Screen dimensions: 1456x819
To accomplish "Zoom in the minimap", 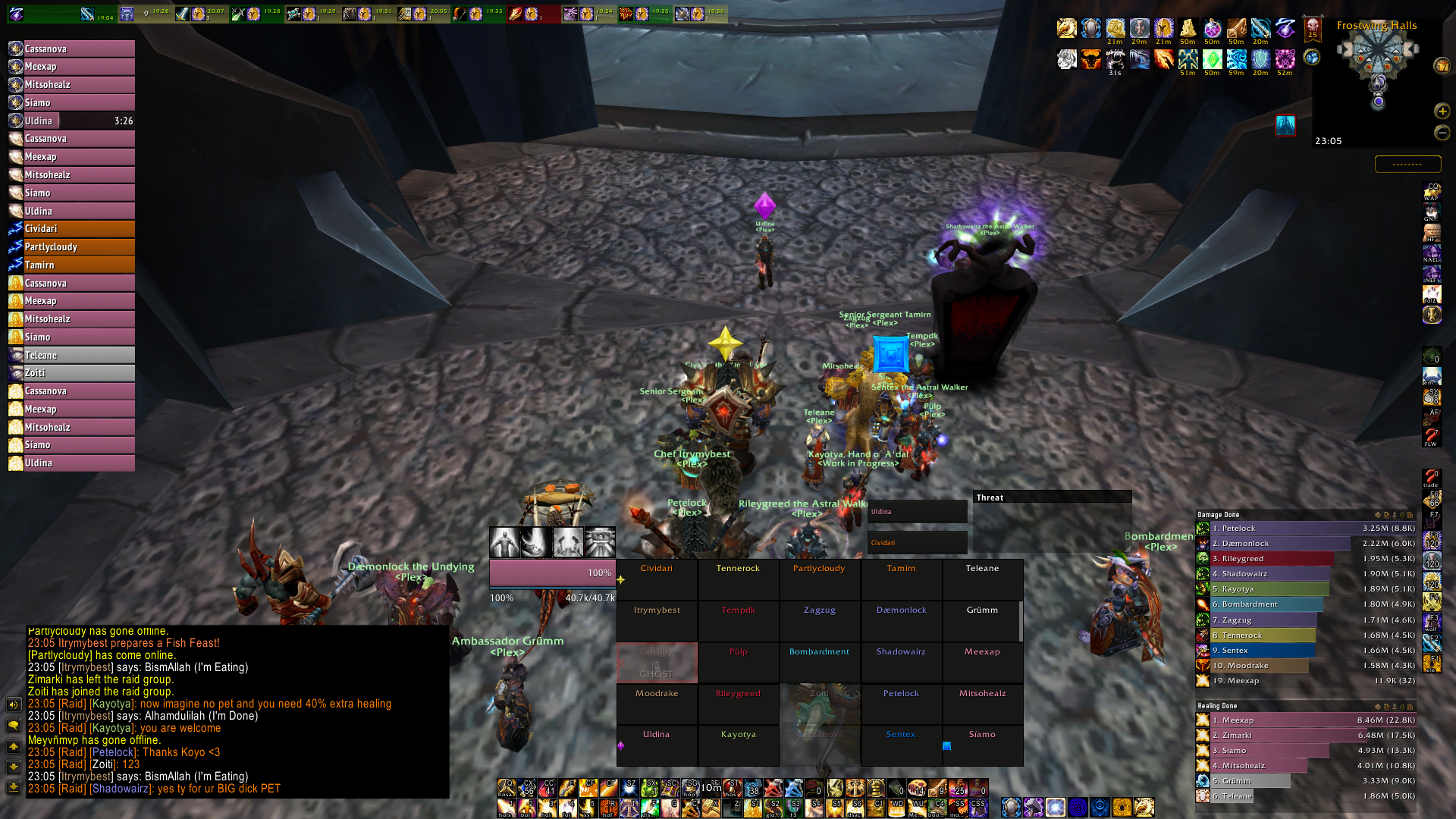I will tap(1442, 111).
